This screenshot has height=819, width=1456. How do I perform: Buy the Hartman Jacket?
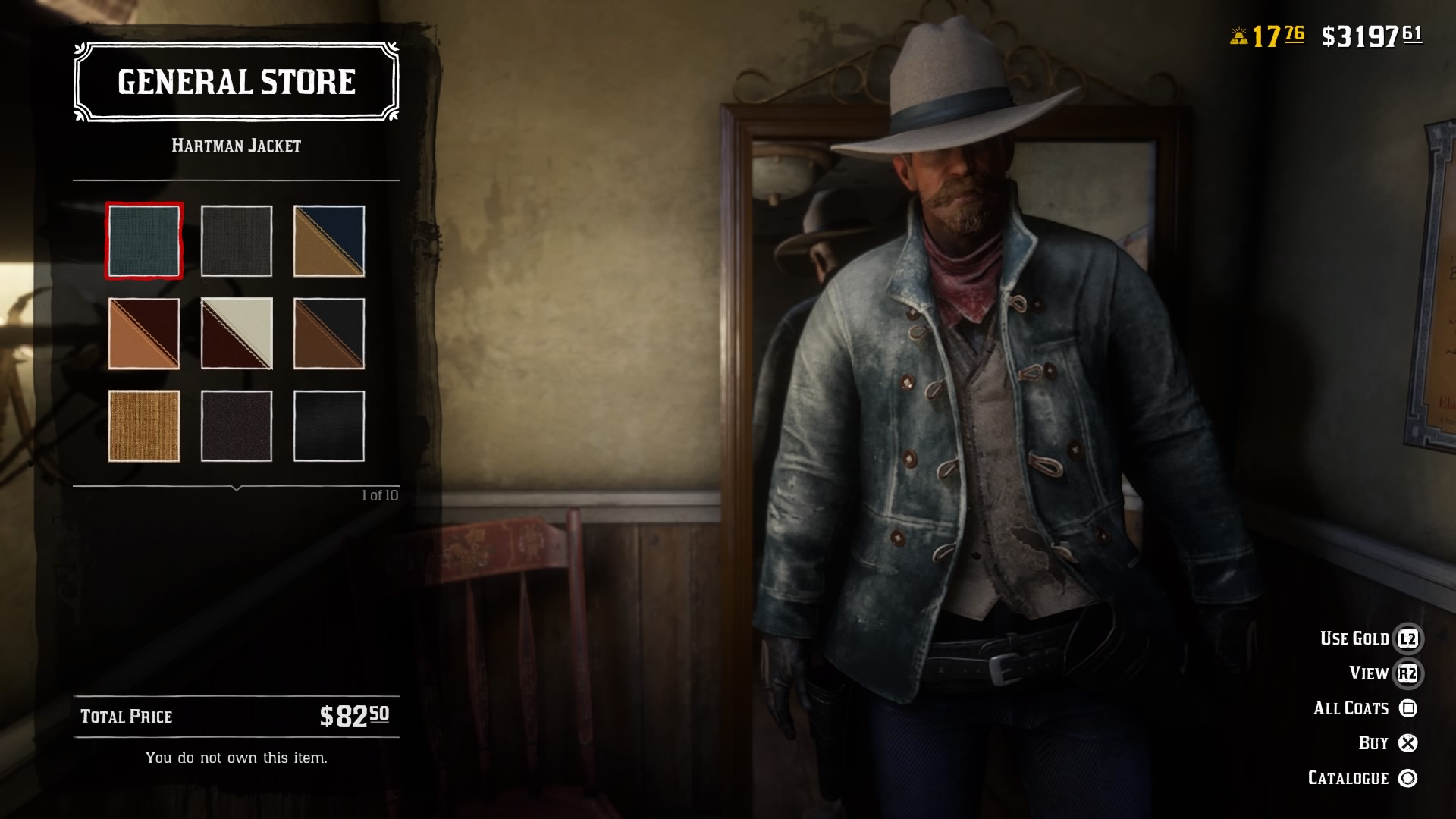point(1375,742)
